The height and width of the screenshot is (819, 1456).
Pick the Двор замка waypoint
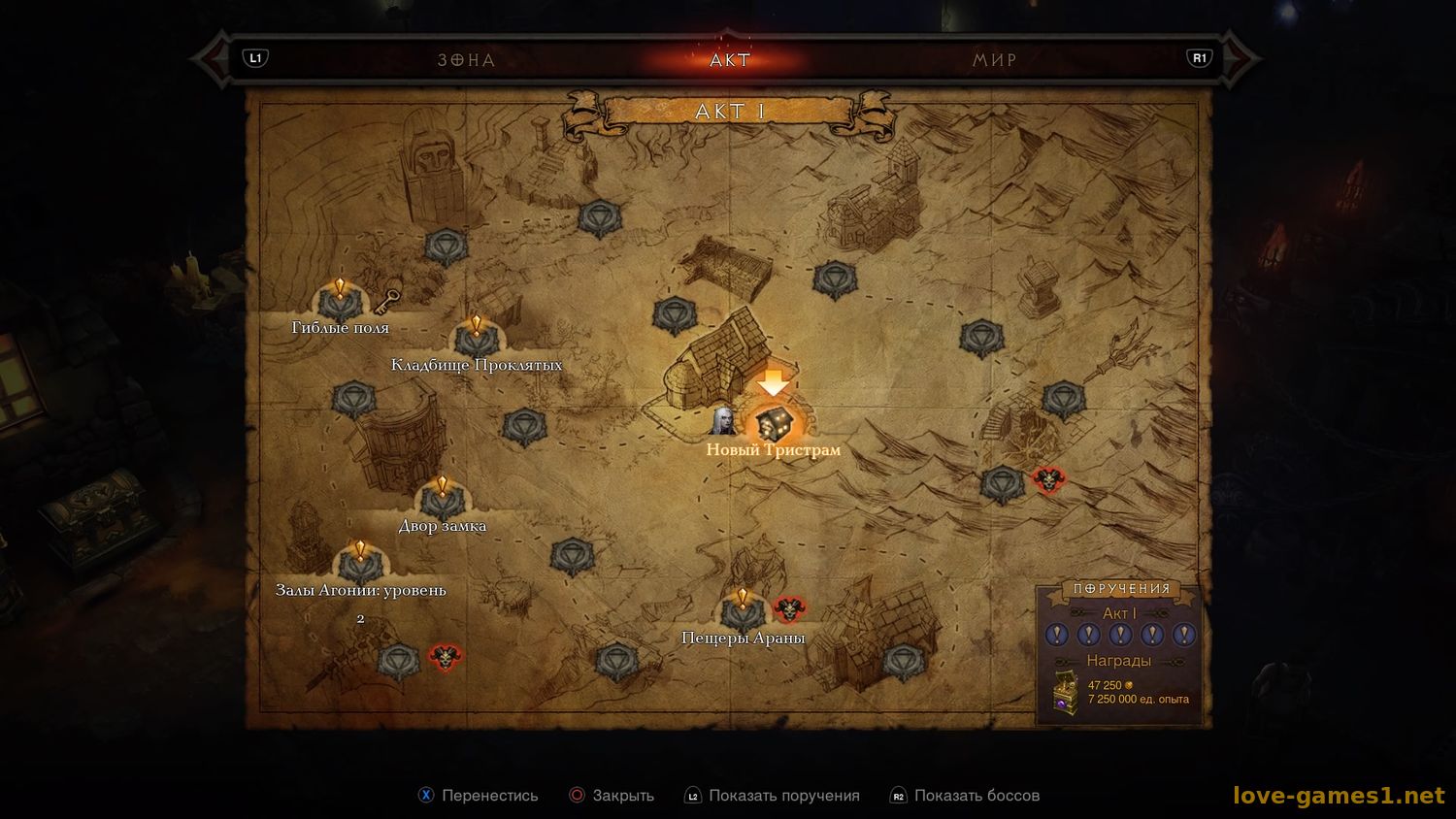coord(443,502)
